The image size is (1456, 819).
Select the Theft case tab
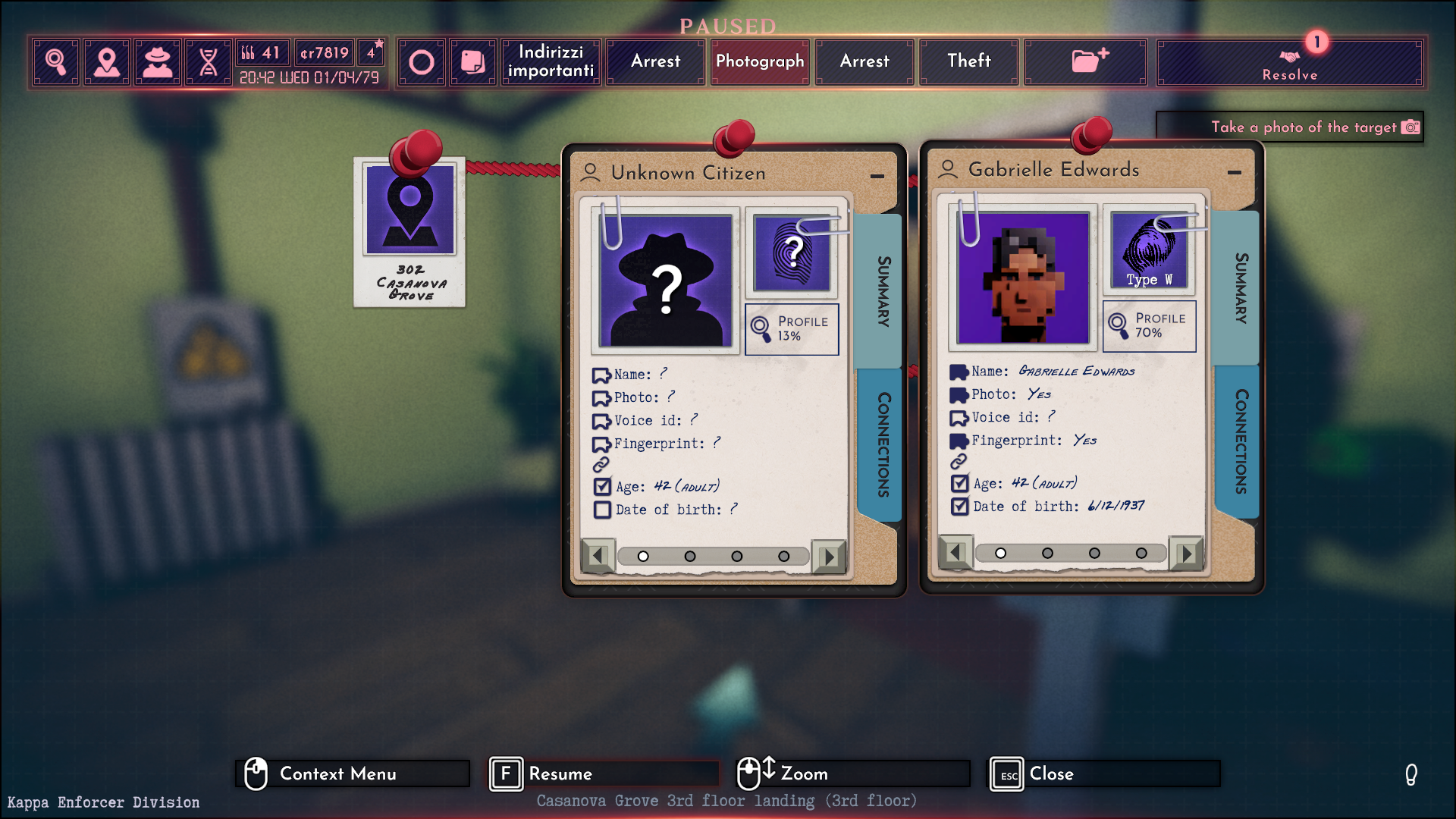click(968, 61)
